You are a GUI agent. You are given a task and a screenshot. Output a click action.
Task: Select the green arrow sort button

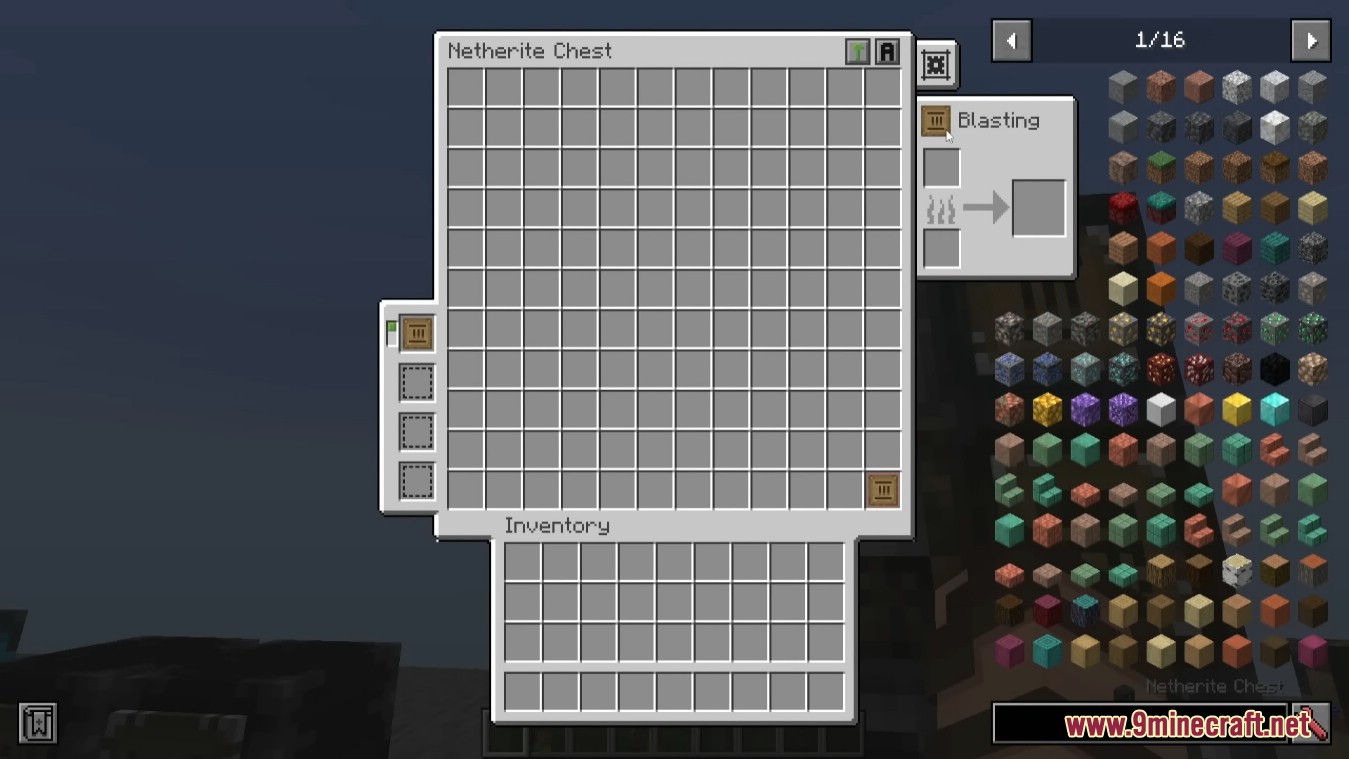tap(857, 52)
